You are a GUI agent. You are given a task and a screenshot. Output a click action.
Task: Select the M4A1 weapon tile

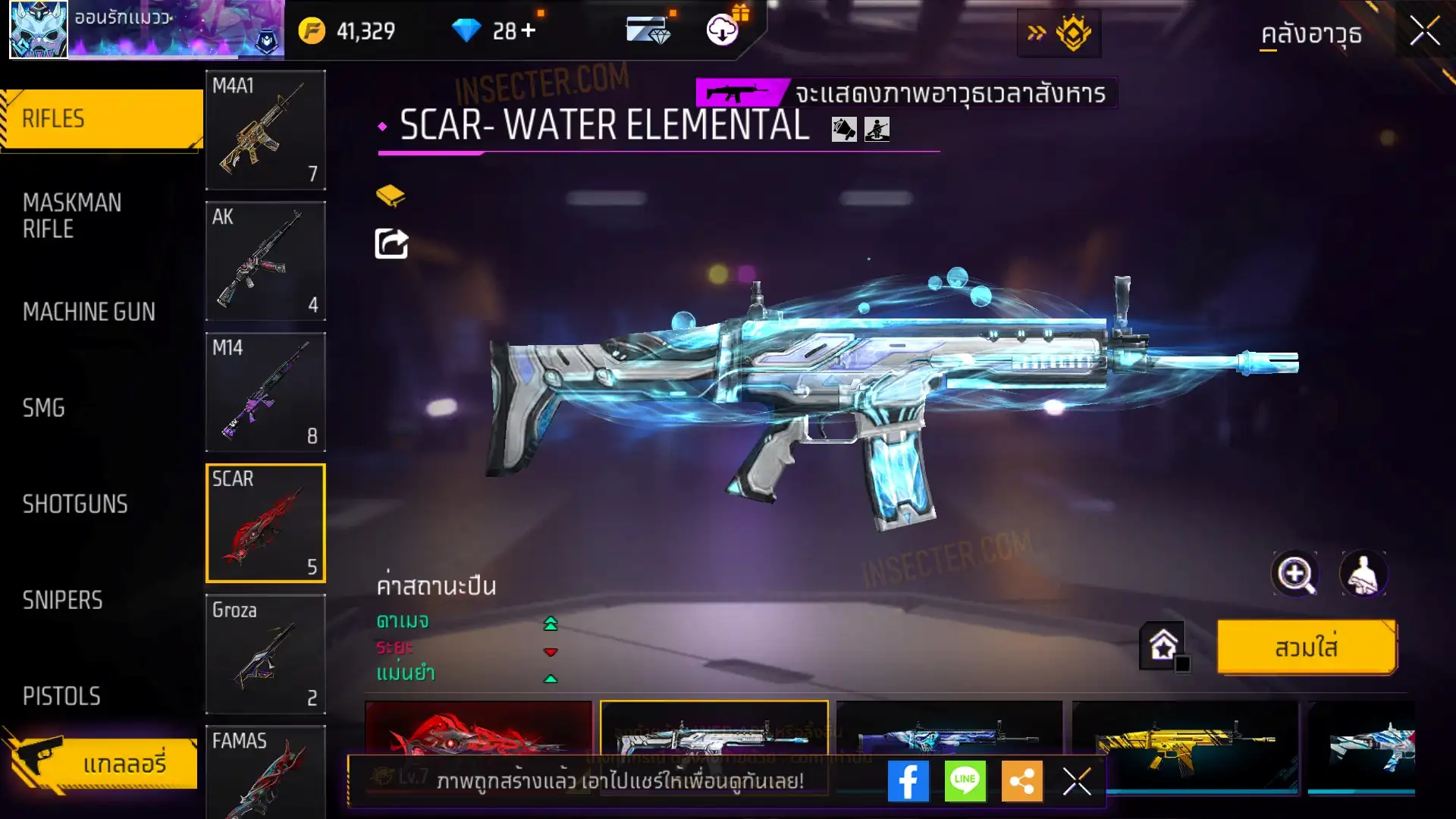(x=265, y=130)
